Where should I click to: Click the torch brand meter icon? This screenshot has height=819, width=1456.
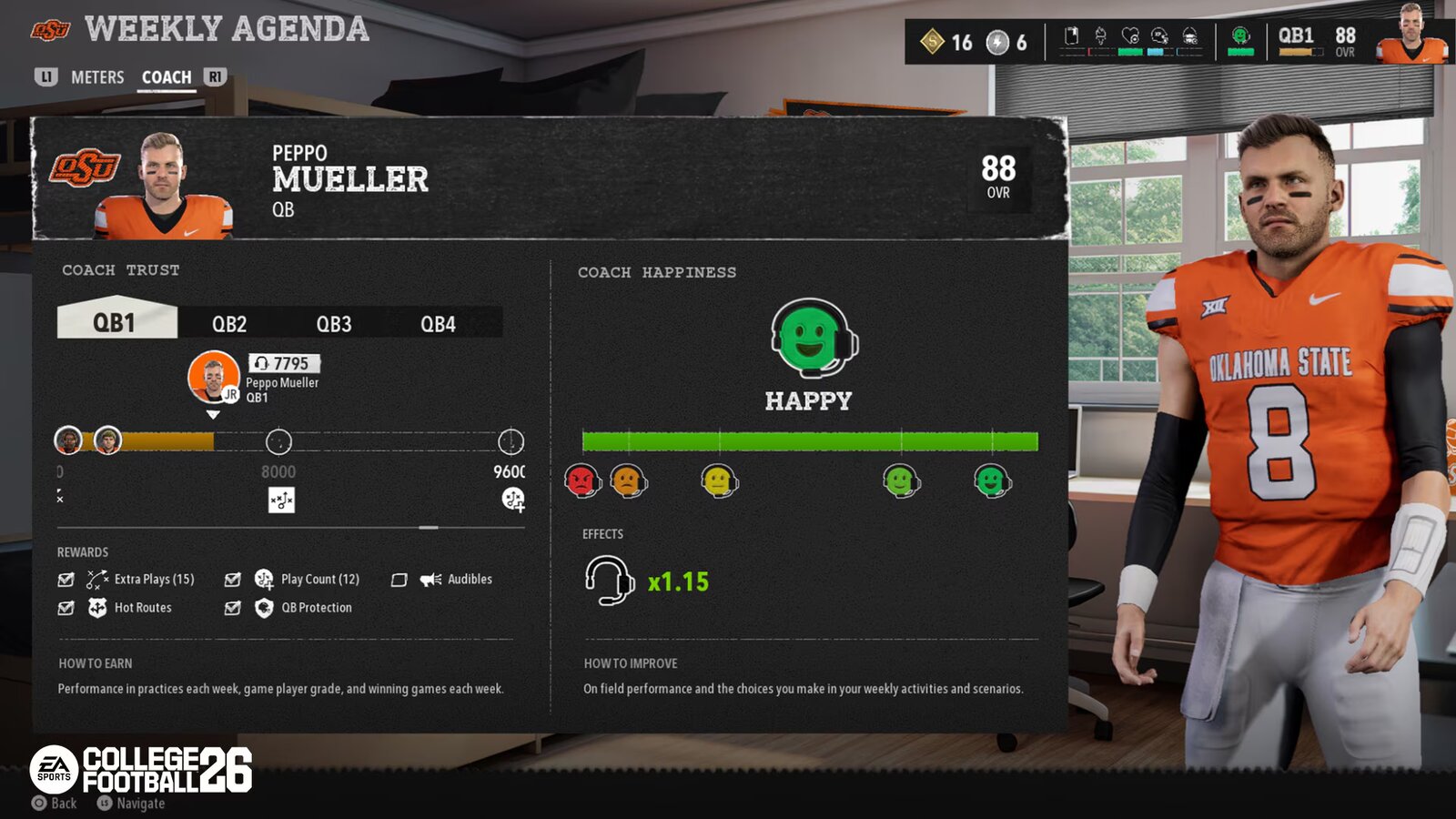pyautogui.click(x=1100, y=35)
